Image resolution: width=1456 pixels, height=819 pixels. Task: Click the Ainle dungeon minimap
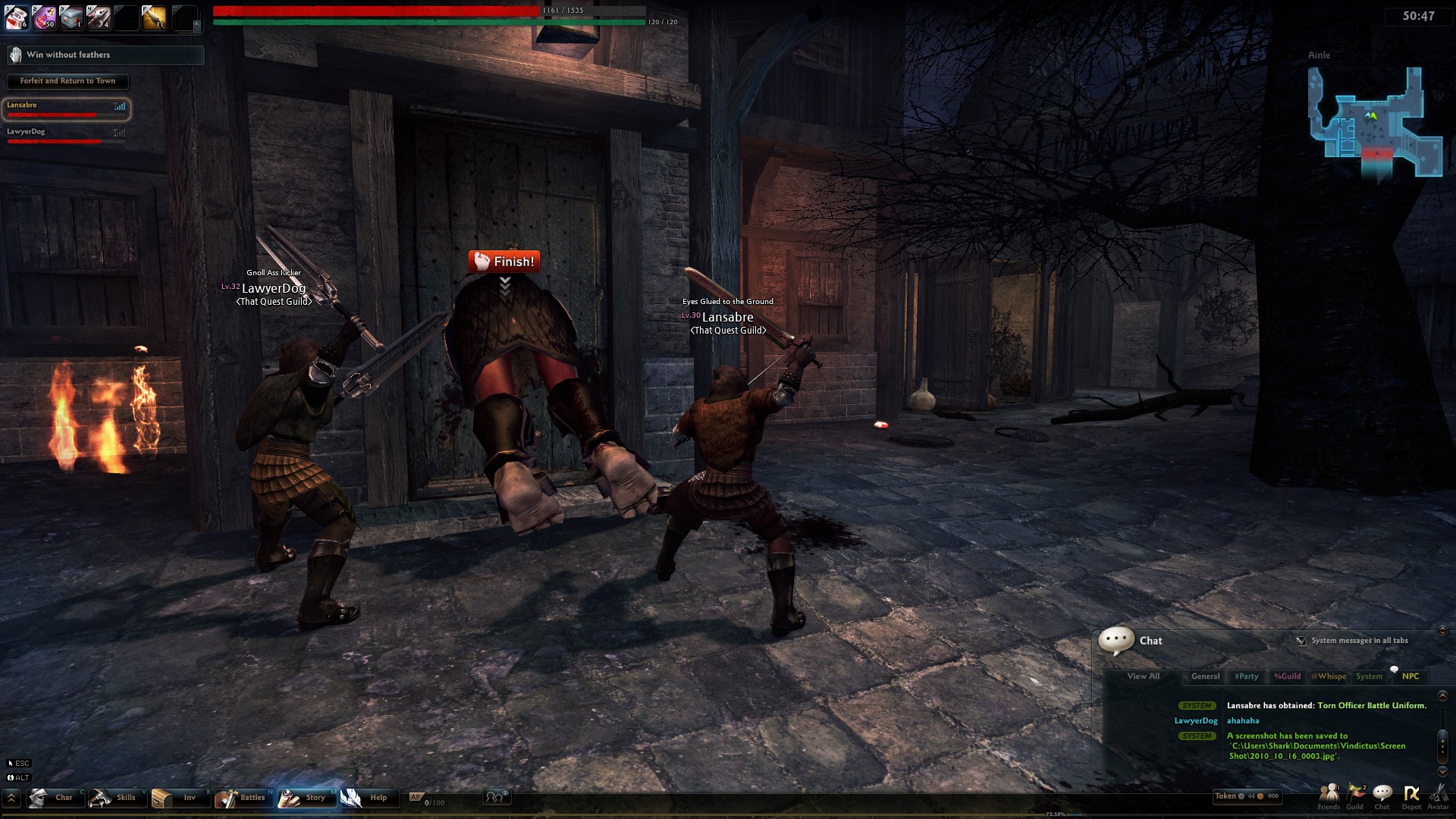pyautogui.click(x=1373, y=121)
